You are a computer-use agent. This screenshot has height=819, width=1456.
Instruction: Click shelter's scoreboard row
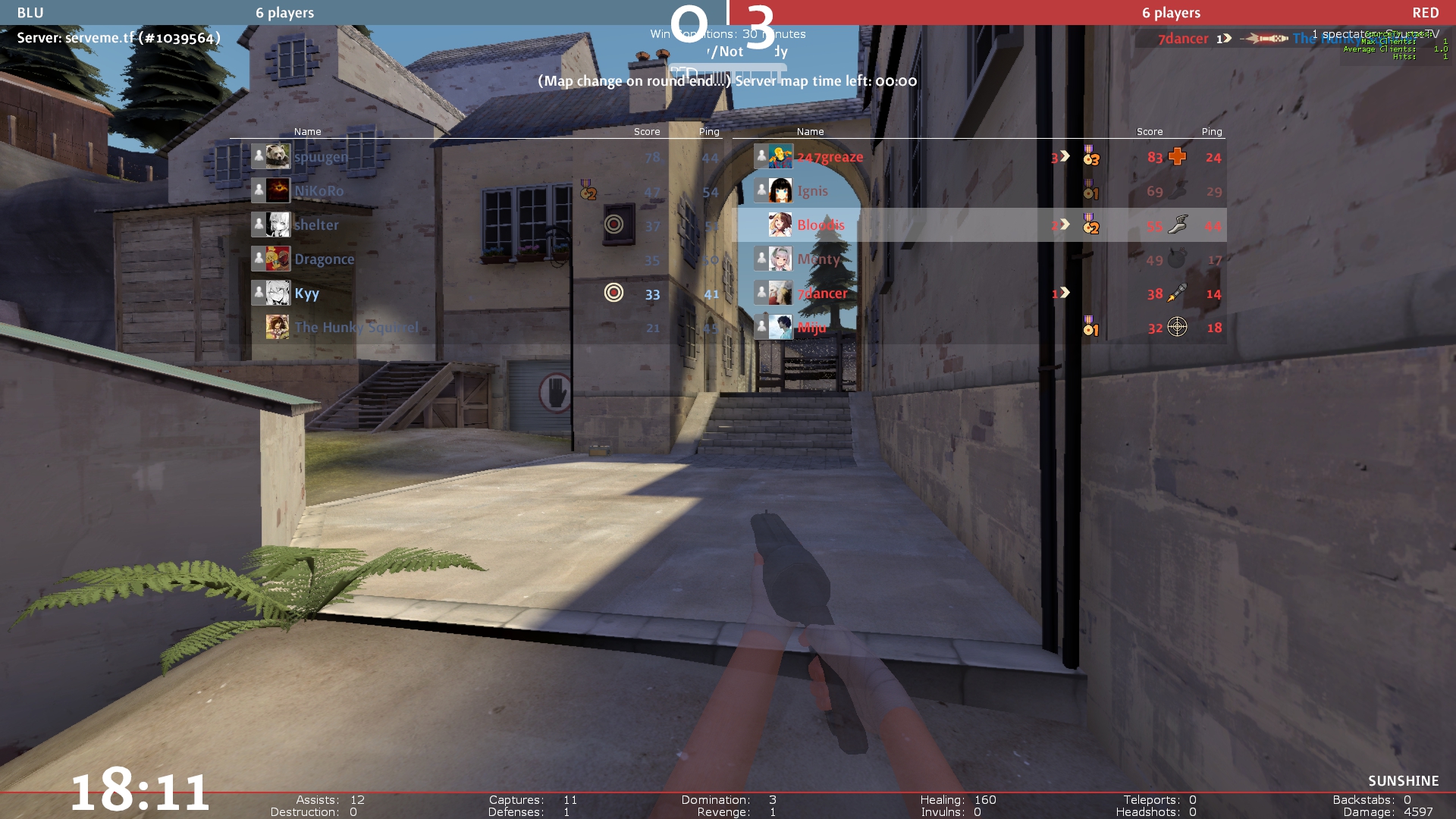pyautogui.click(x=316, y=225)
